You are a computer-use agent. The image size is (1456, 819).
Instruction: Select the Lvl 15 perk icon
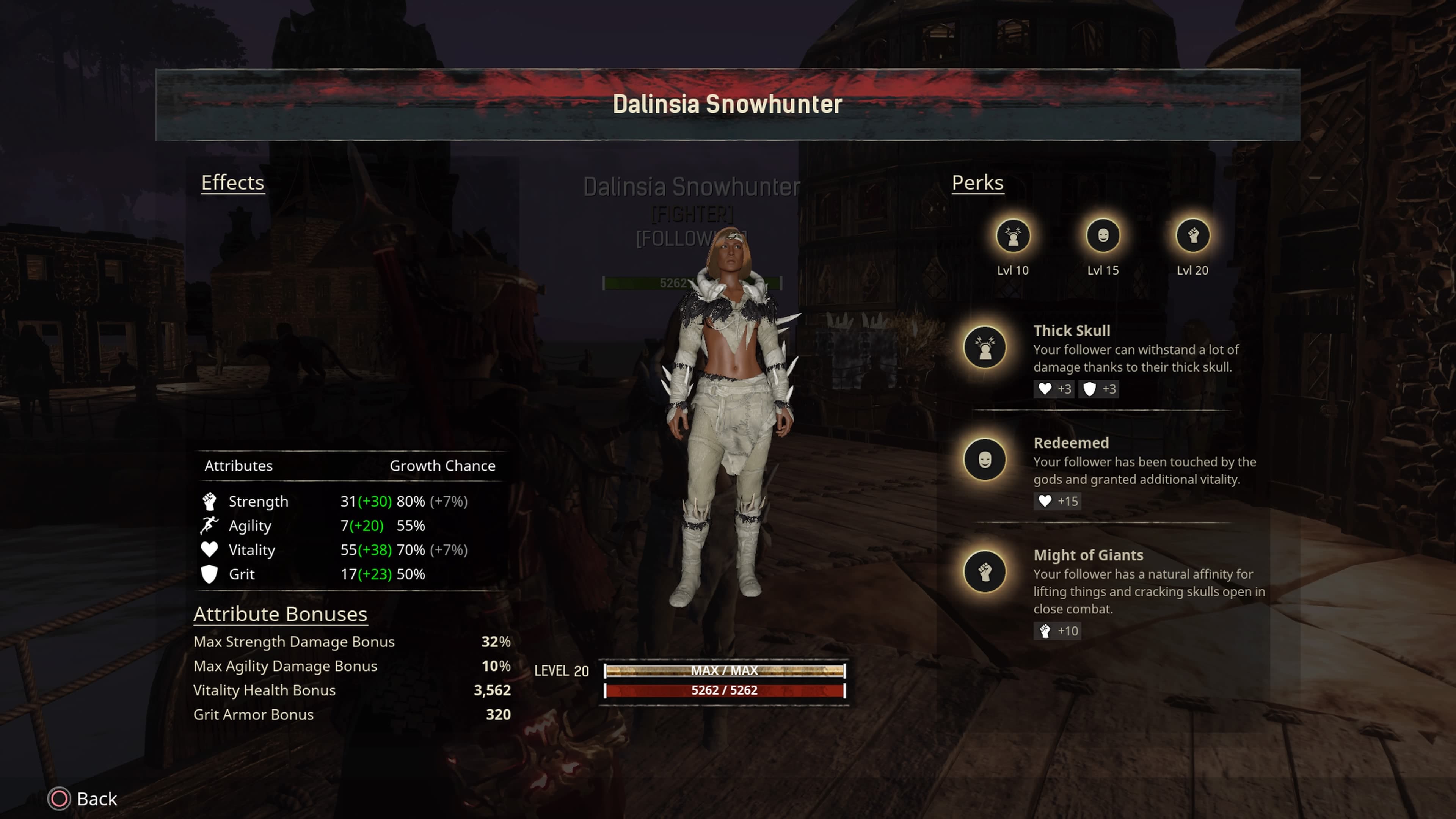1102,236
